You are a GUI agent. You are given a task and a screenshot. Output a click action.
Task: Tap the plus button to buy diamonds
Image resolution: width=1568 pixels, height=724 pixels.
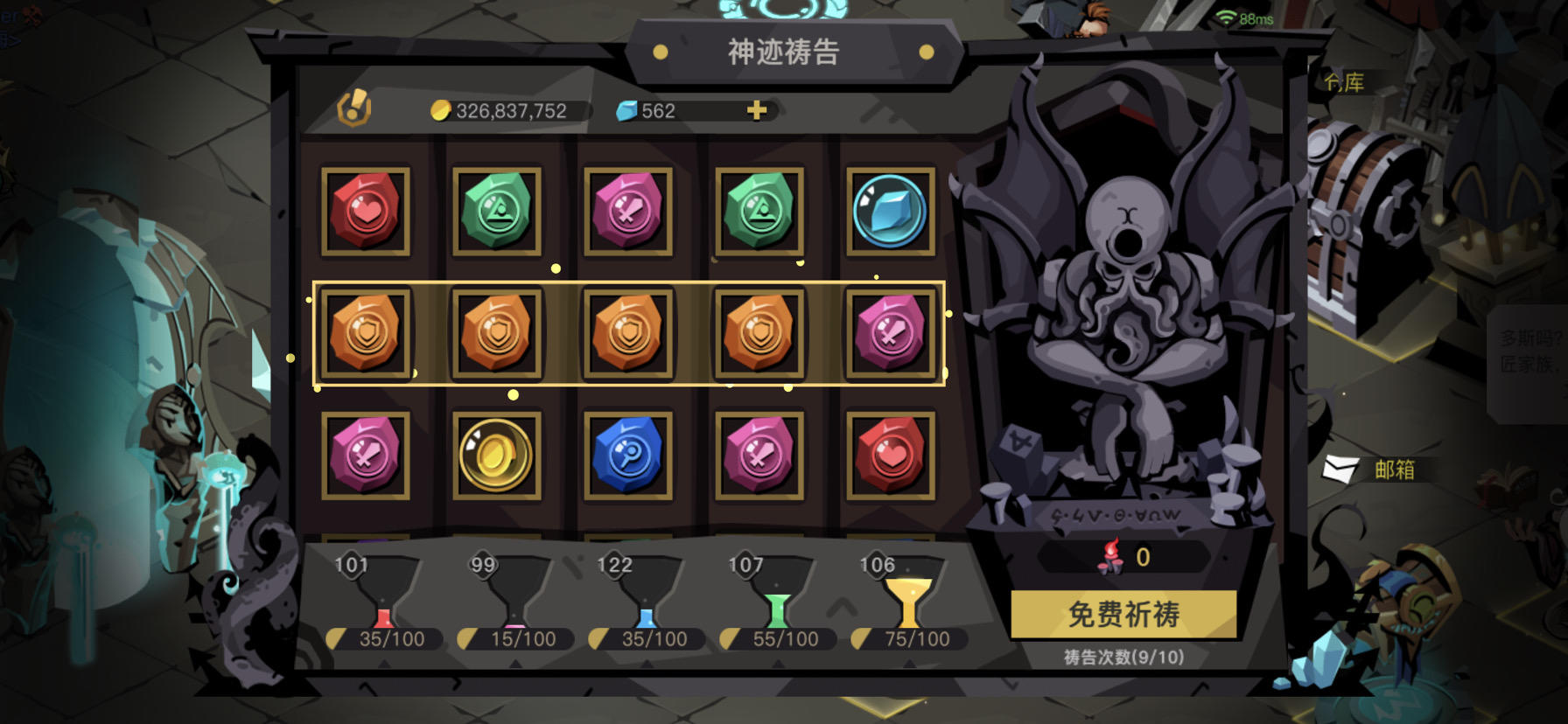pyautogui.click(x=756, y=110)
